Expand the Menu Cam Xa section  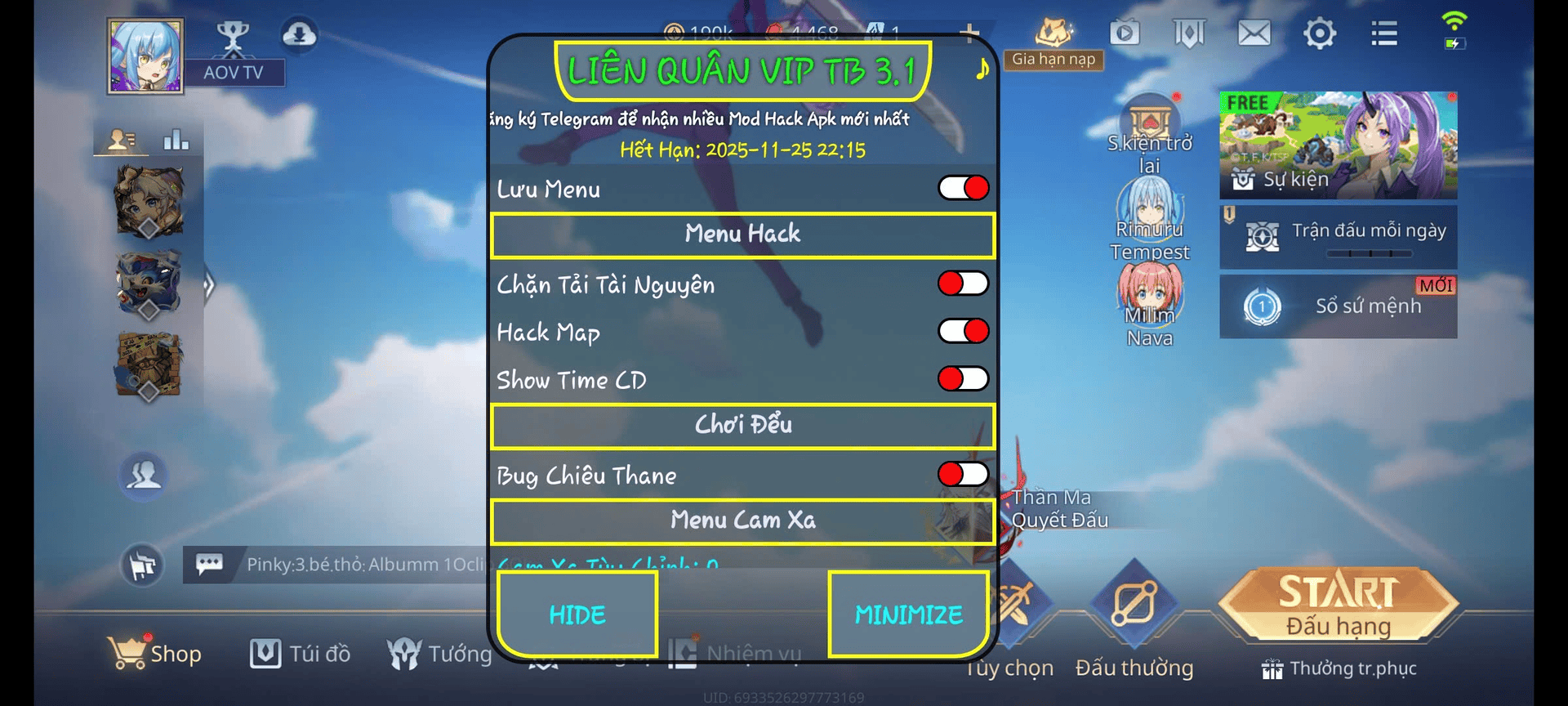pyautogui.click(x=742, y=521)
